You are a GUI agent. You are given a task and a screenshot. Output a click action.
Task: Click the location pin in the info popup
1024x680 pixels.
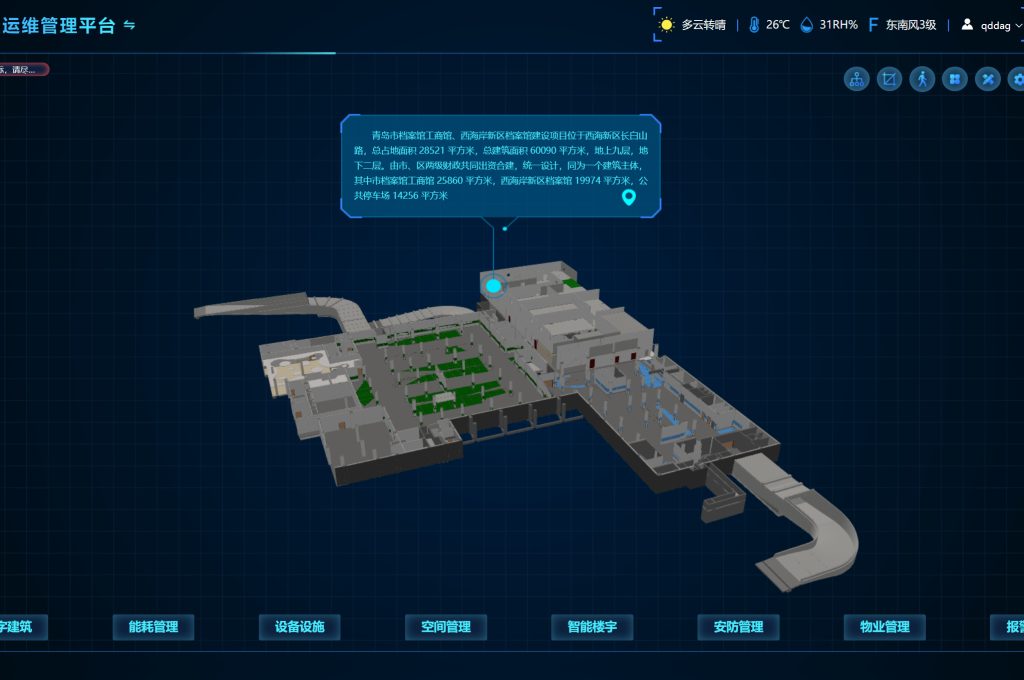(x=629, y=197)
